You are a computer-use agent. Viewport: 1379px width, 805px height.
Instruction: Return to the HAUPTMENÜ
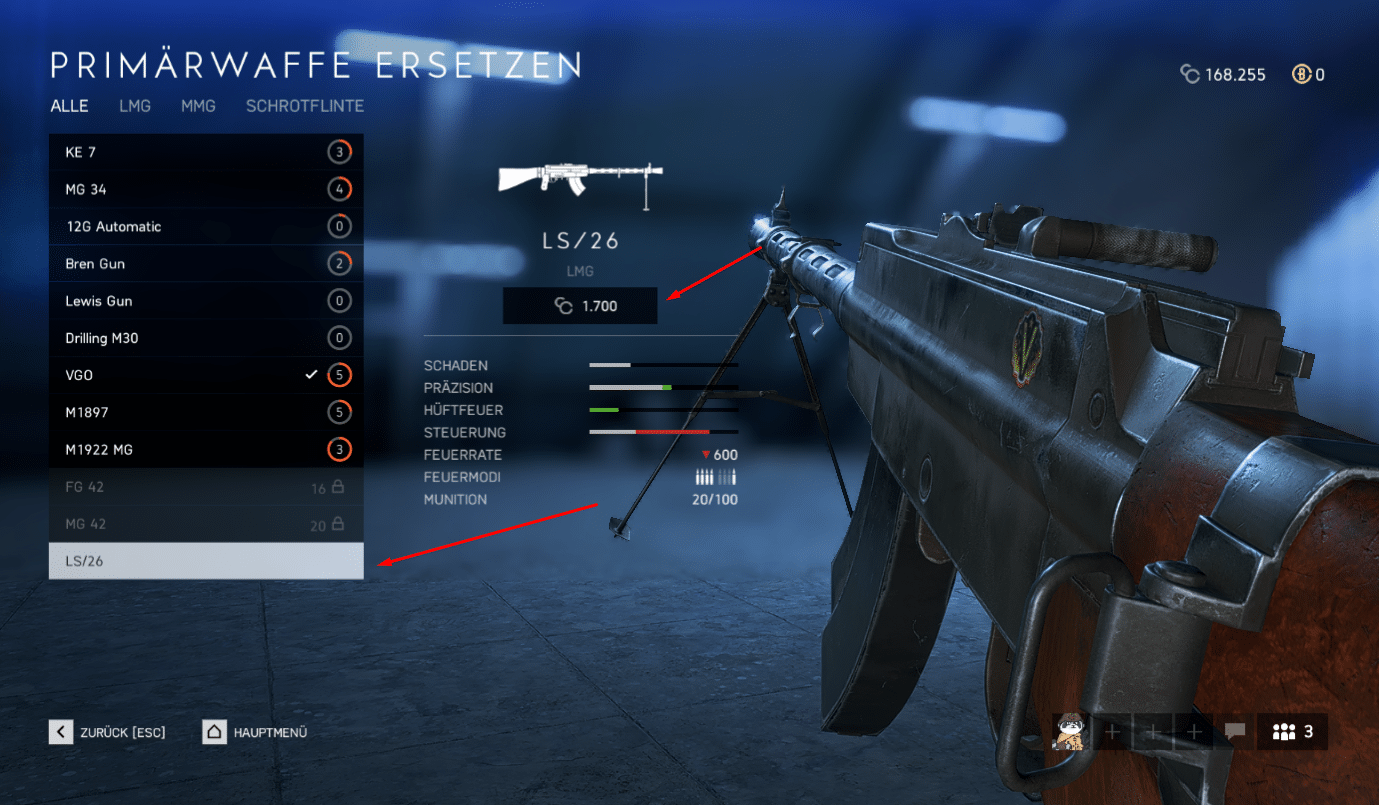point(255,732)
